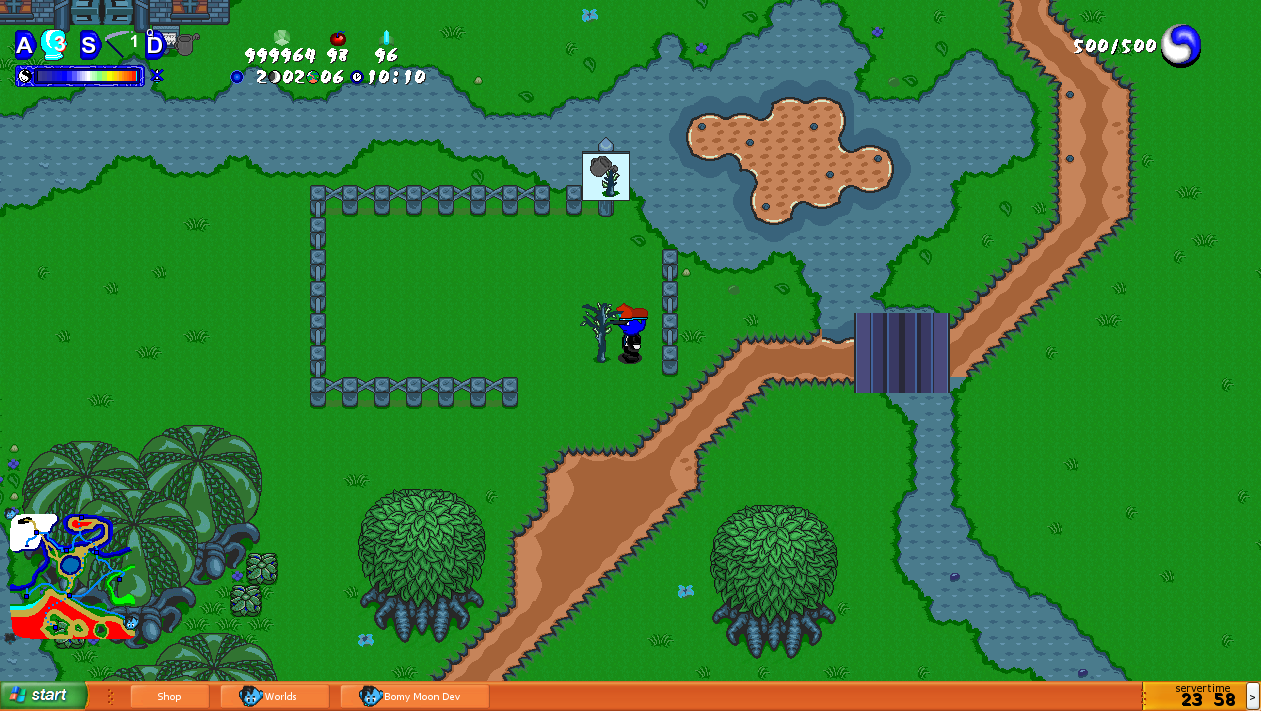Click the blue-white swirl orb icon
Viewport: 1261px width, 711px height.
coord(1181,46)
